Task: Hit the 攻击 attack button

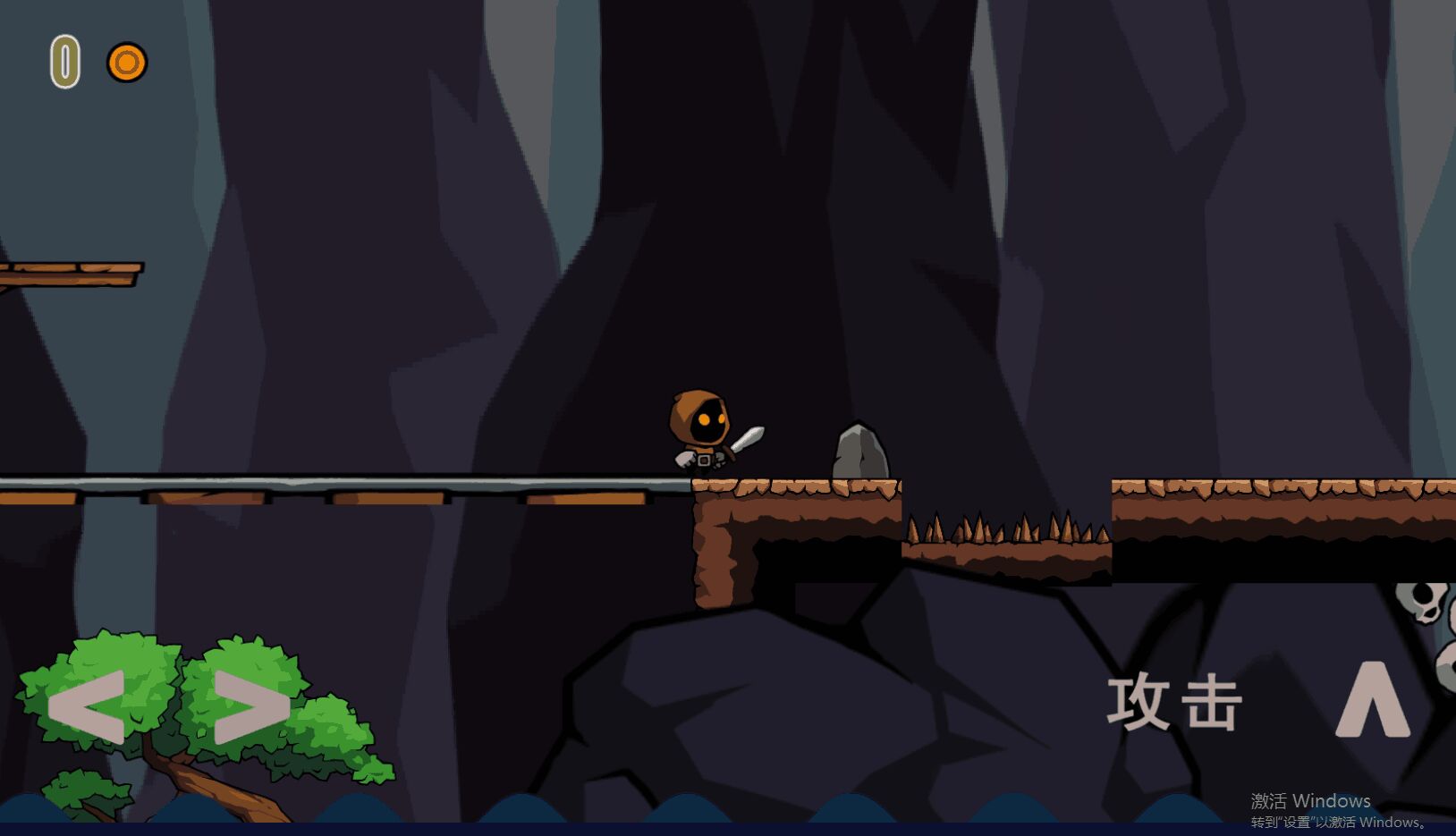Action: [1174, 703]
